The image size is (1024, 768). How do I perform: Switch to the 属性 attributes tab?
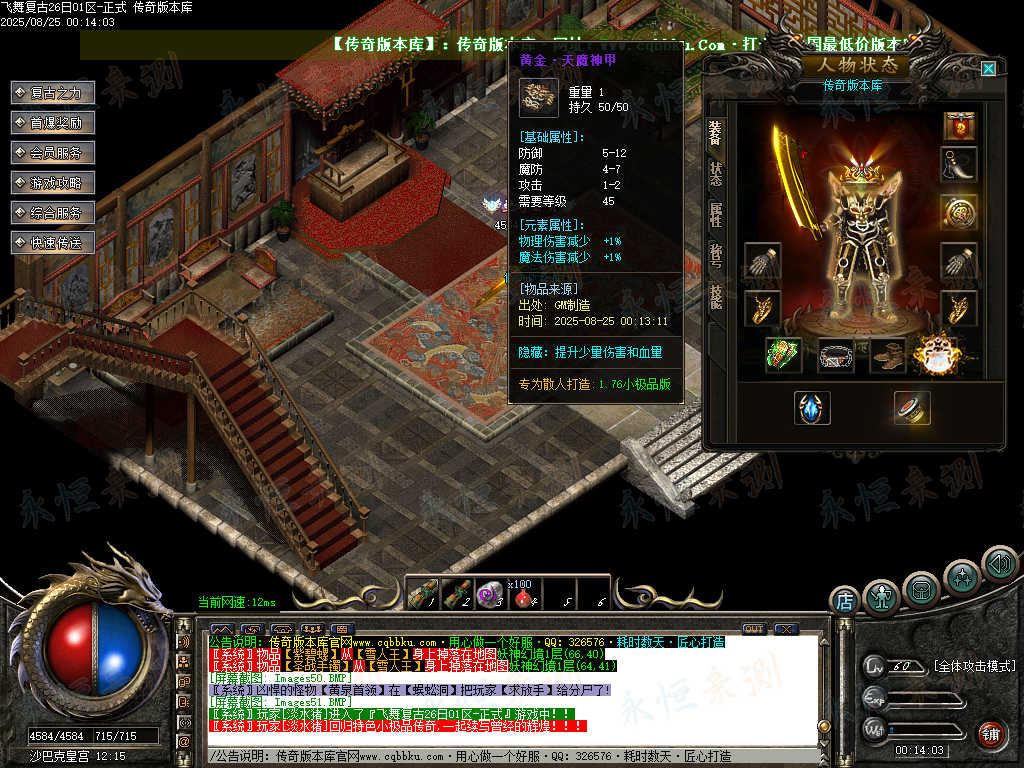coord(715,216)
